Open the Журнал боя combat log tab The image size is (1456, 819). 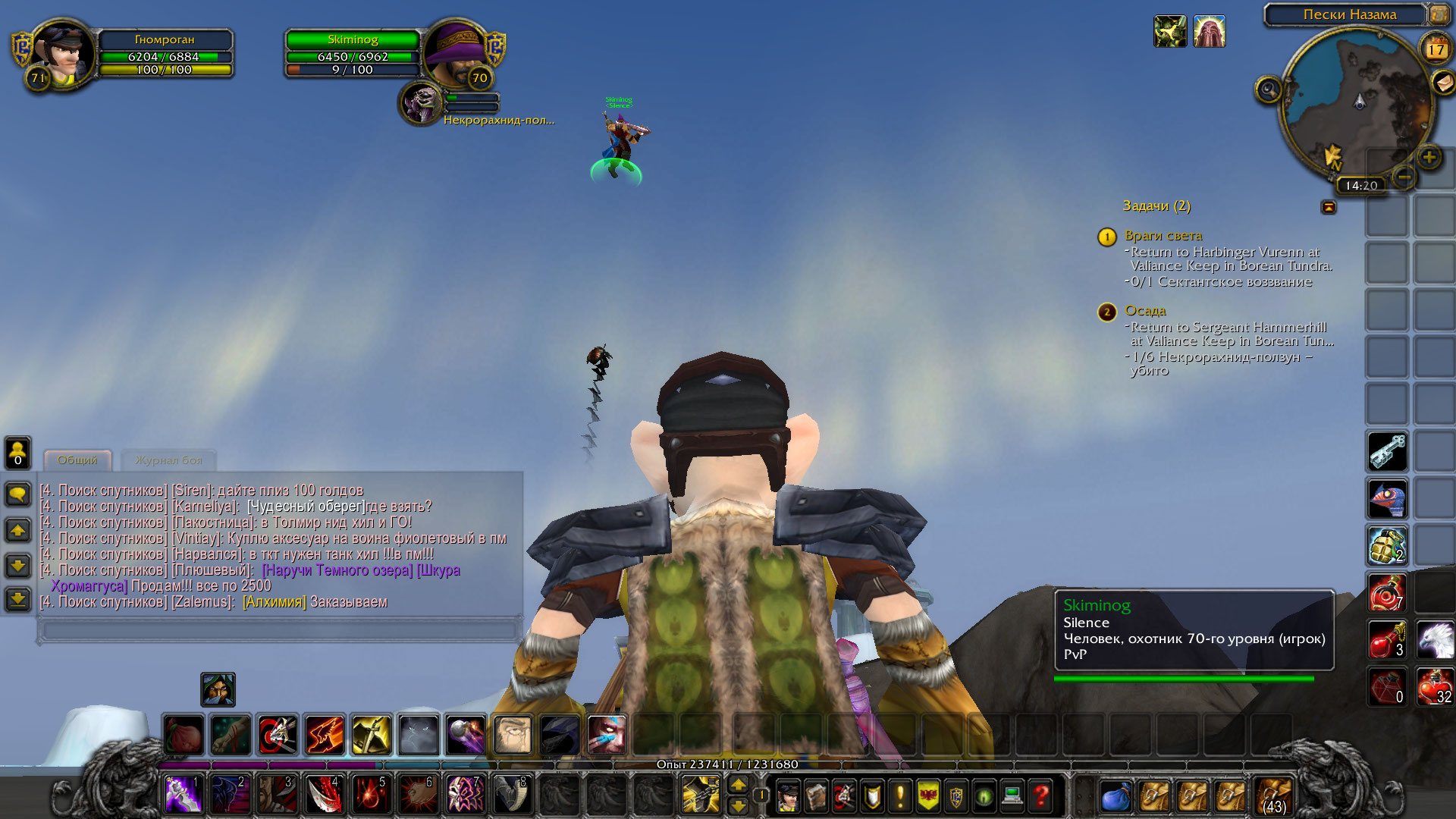coord(168,460)
